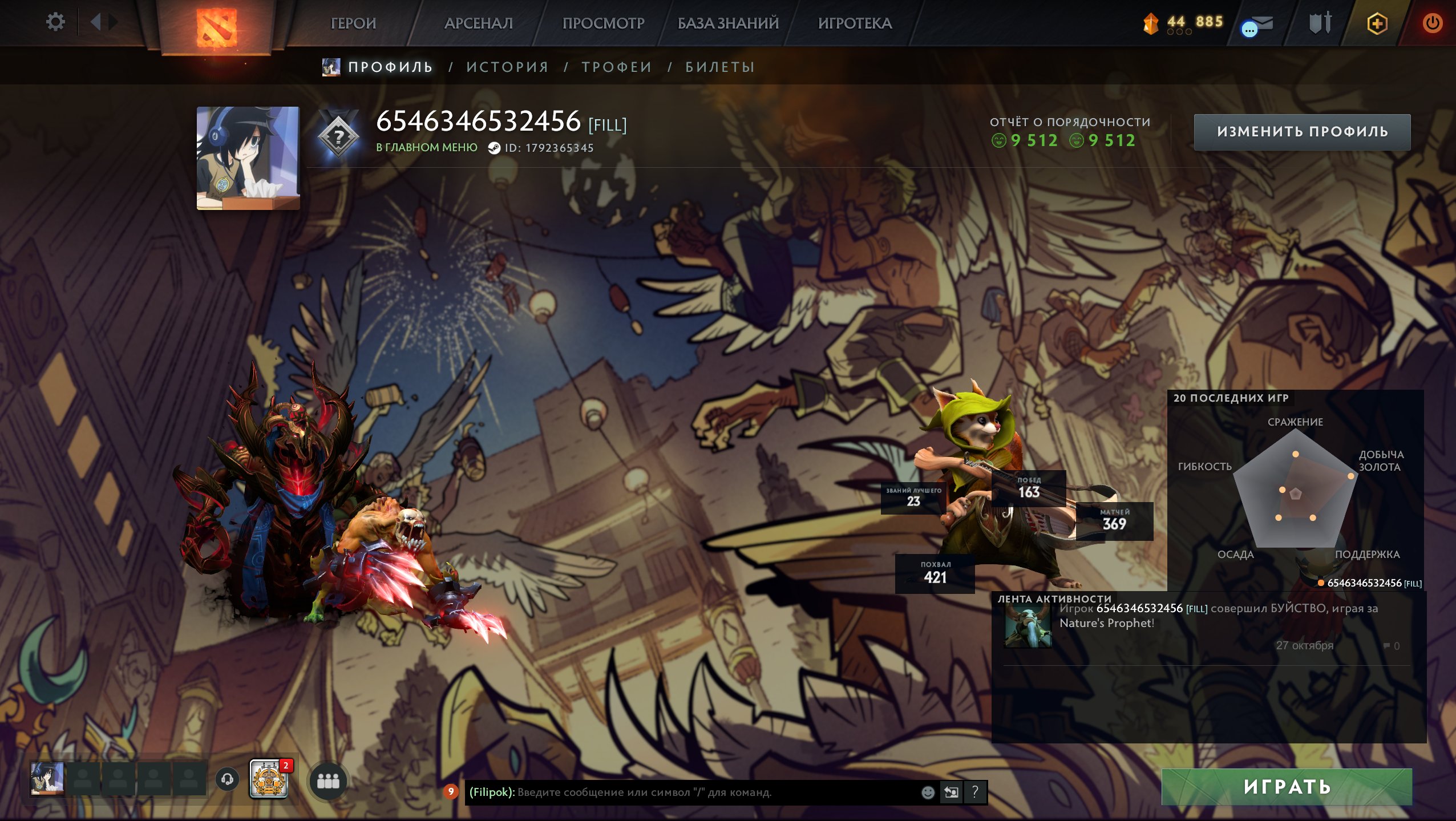Switch to the БИЛЕТЫ tab
Viewport: 1456px width, 821px height.
[720, 67]
